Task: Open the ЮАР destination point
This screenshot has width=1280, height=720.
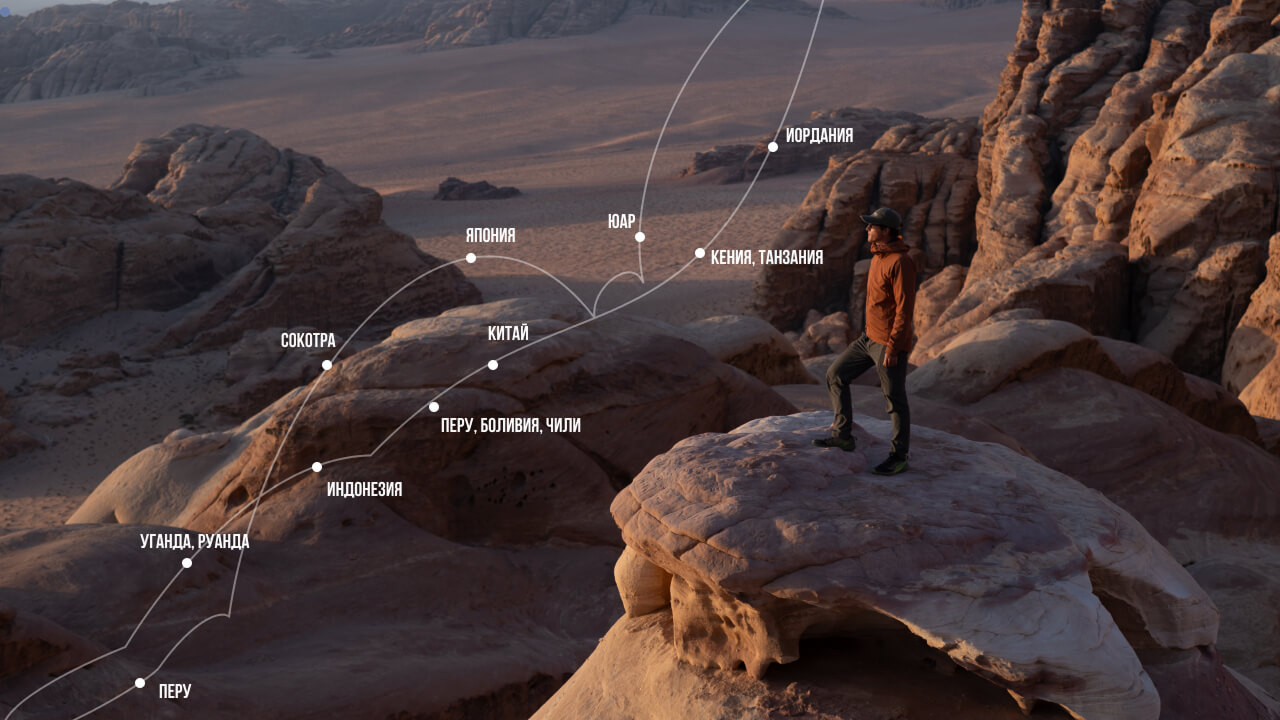Action: tap(640, 237)
